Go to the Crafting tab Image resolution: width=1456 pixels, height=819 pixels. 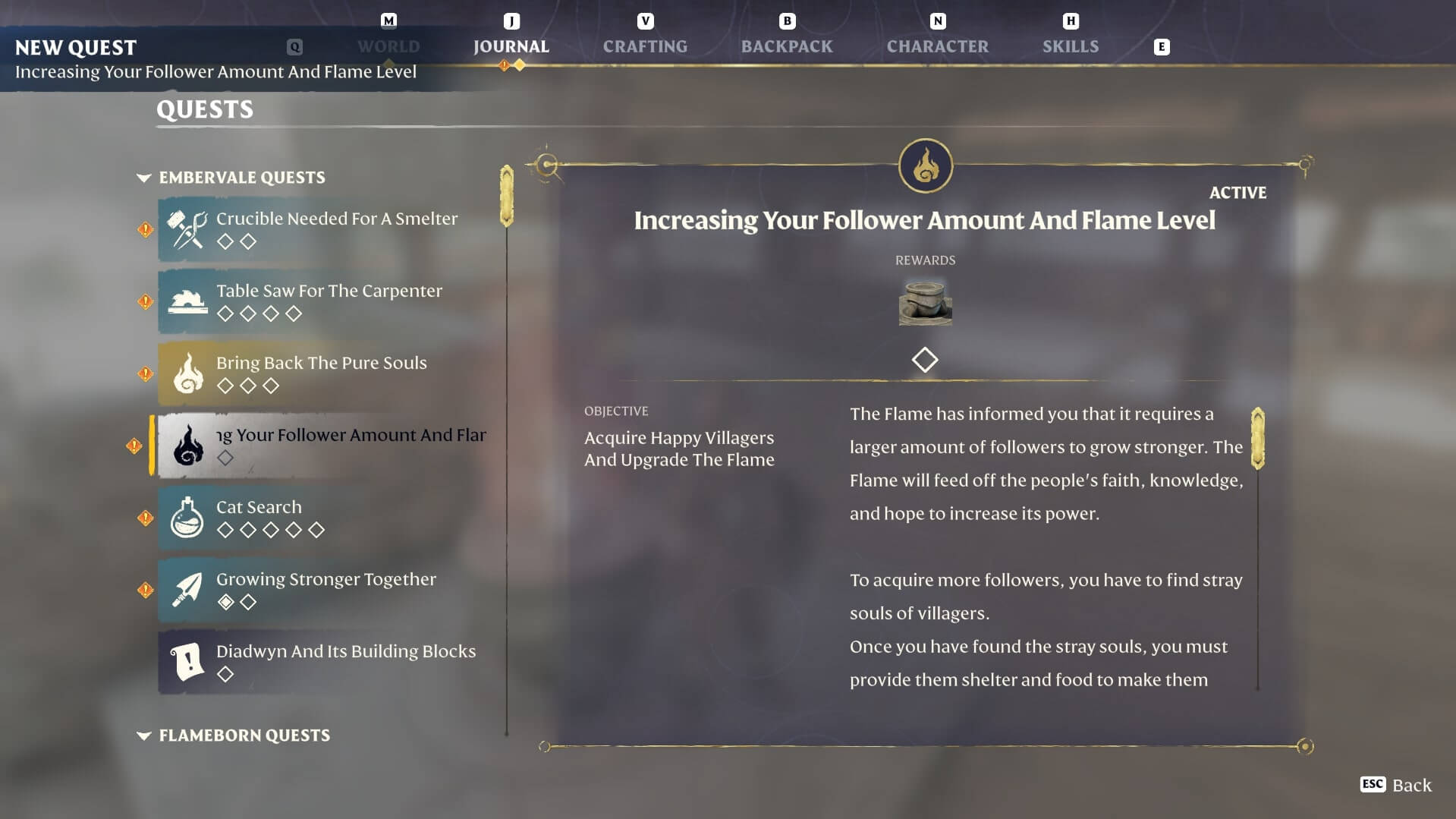tap(645, 46)
